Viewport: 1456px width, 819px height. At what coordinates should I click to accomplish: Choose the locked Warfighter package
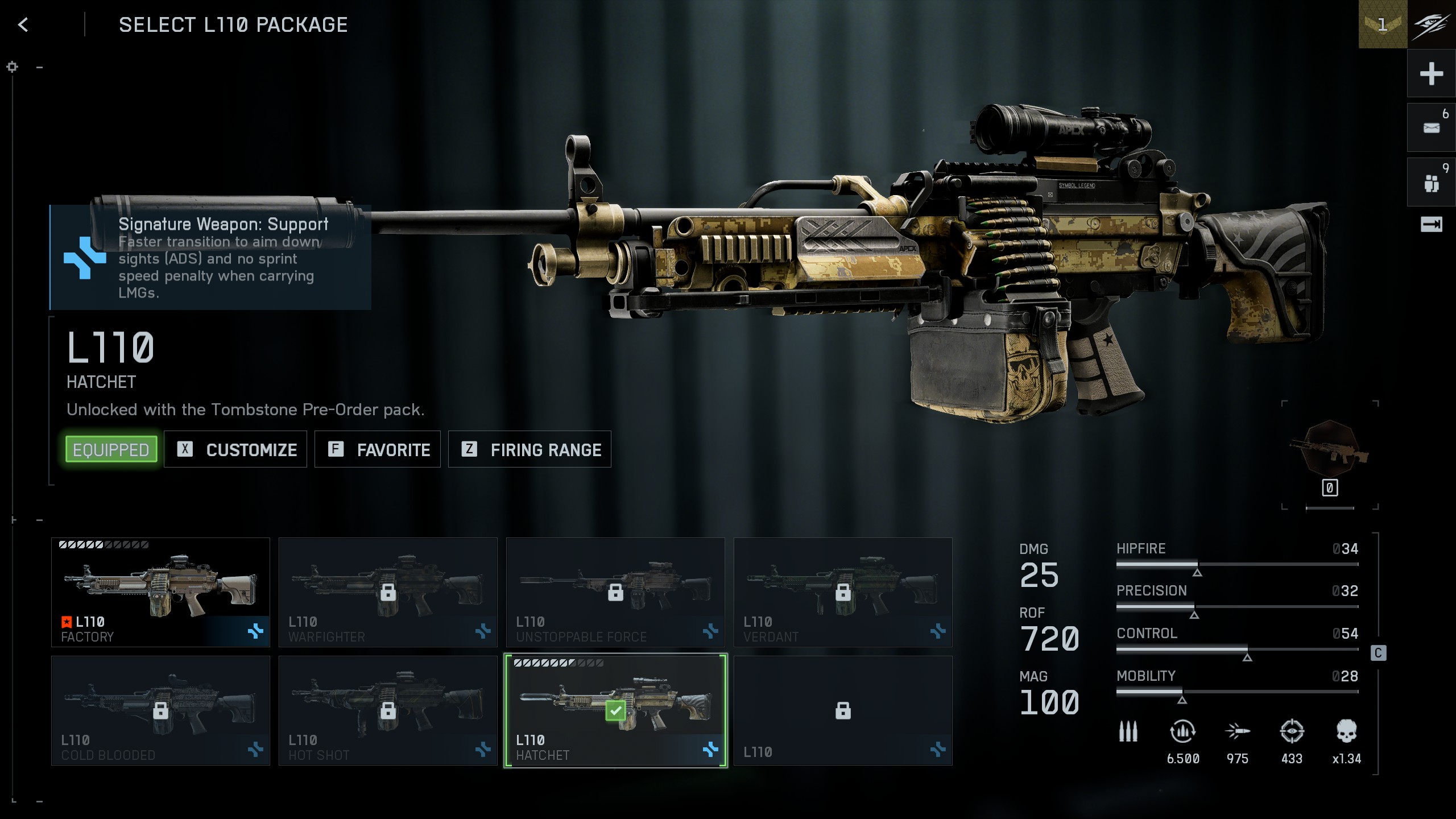(x=388, y=592)
